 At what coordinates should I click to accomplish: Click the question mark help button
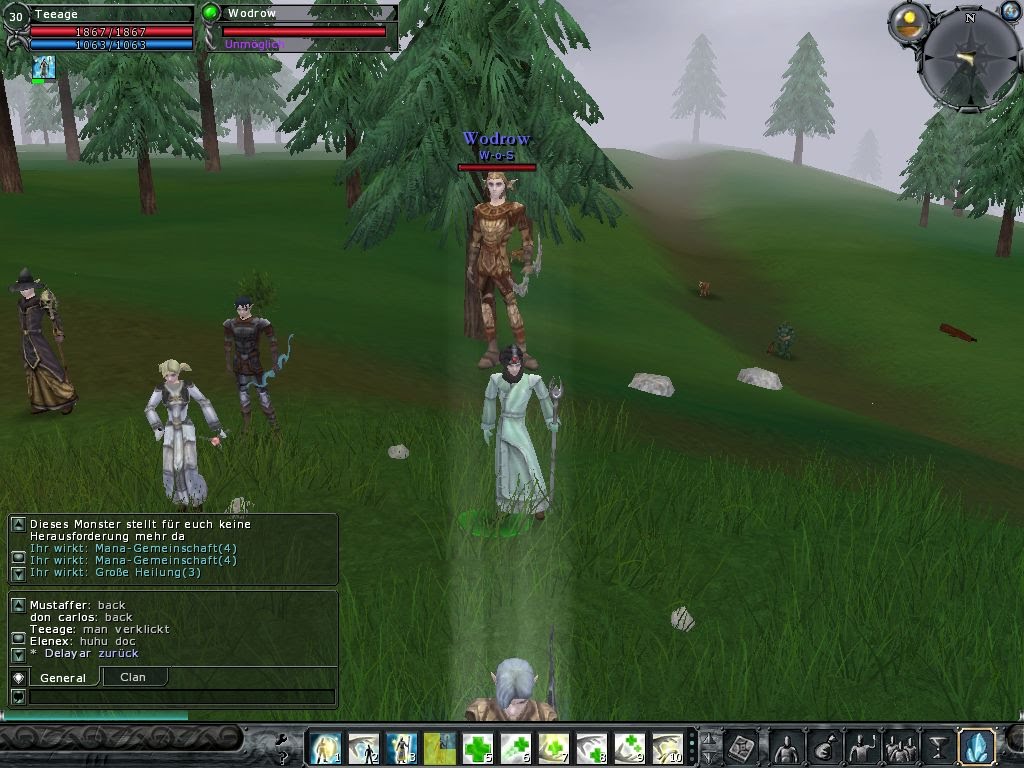tap(283, 756)
